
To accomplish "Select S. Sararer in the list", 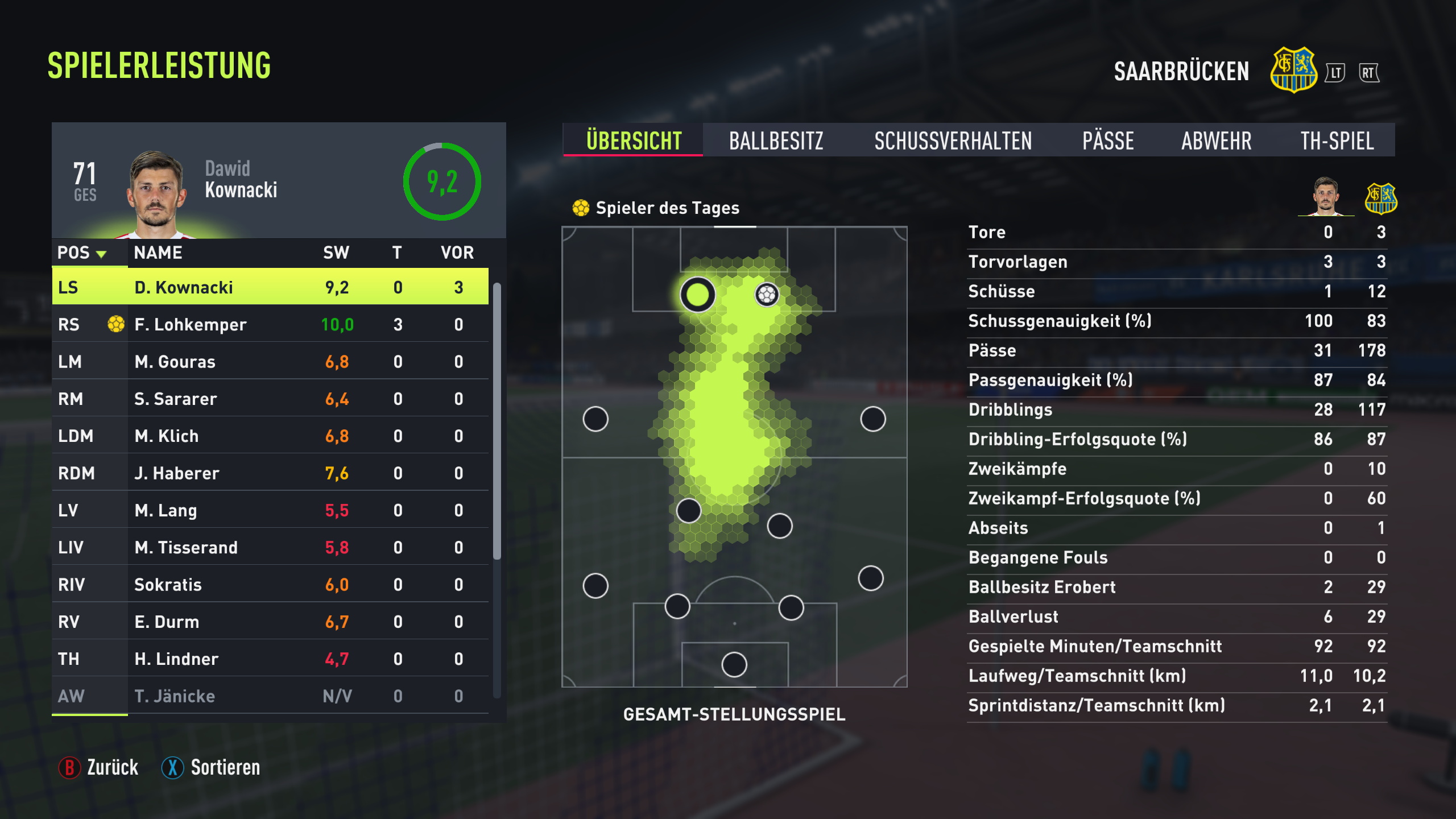I will [x=270, y=399].
